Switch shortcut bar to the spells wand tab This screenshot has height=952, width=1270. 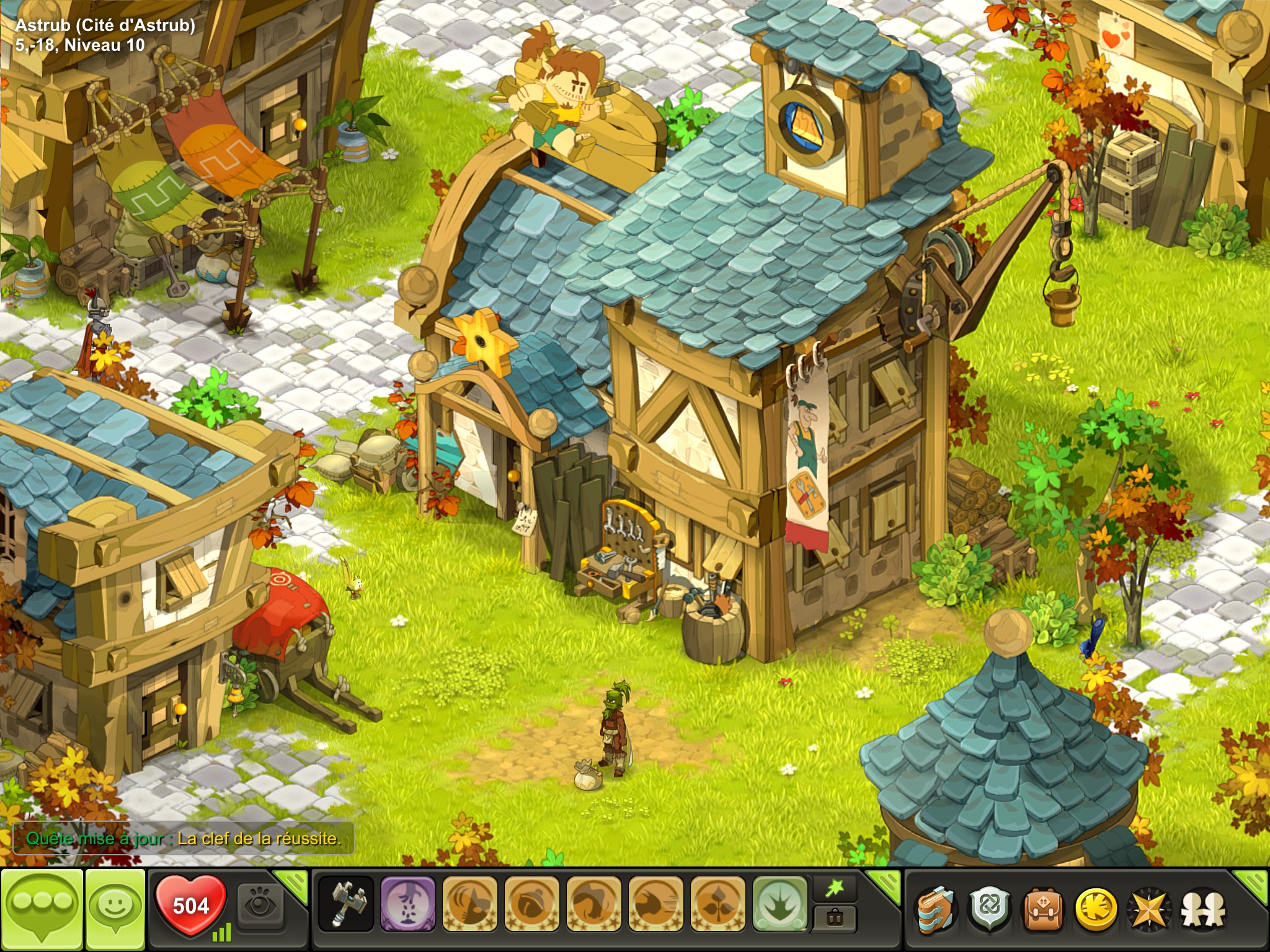[835, 889]
